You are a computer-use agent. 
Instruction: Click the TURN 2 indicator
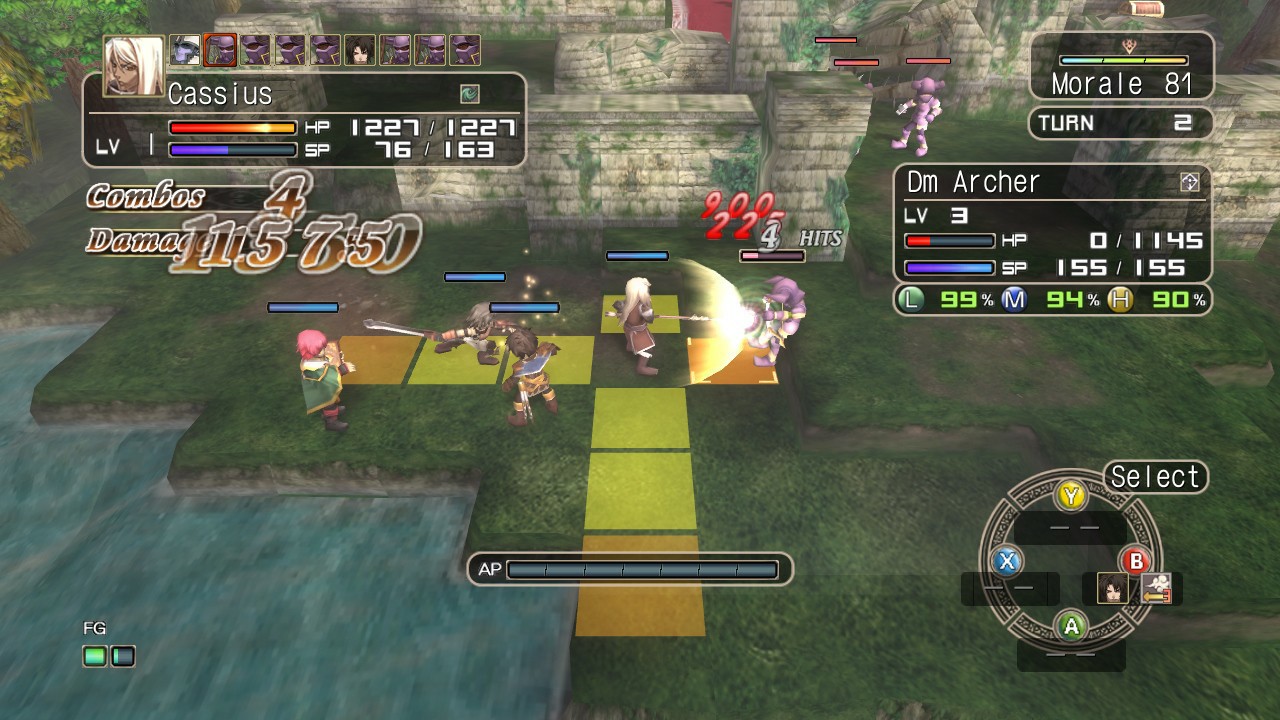pyautogui.click(x=1119, y=123)
